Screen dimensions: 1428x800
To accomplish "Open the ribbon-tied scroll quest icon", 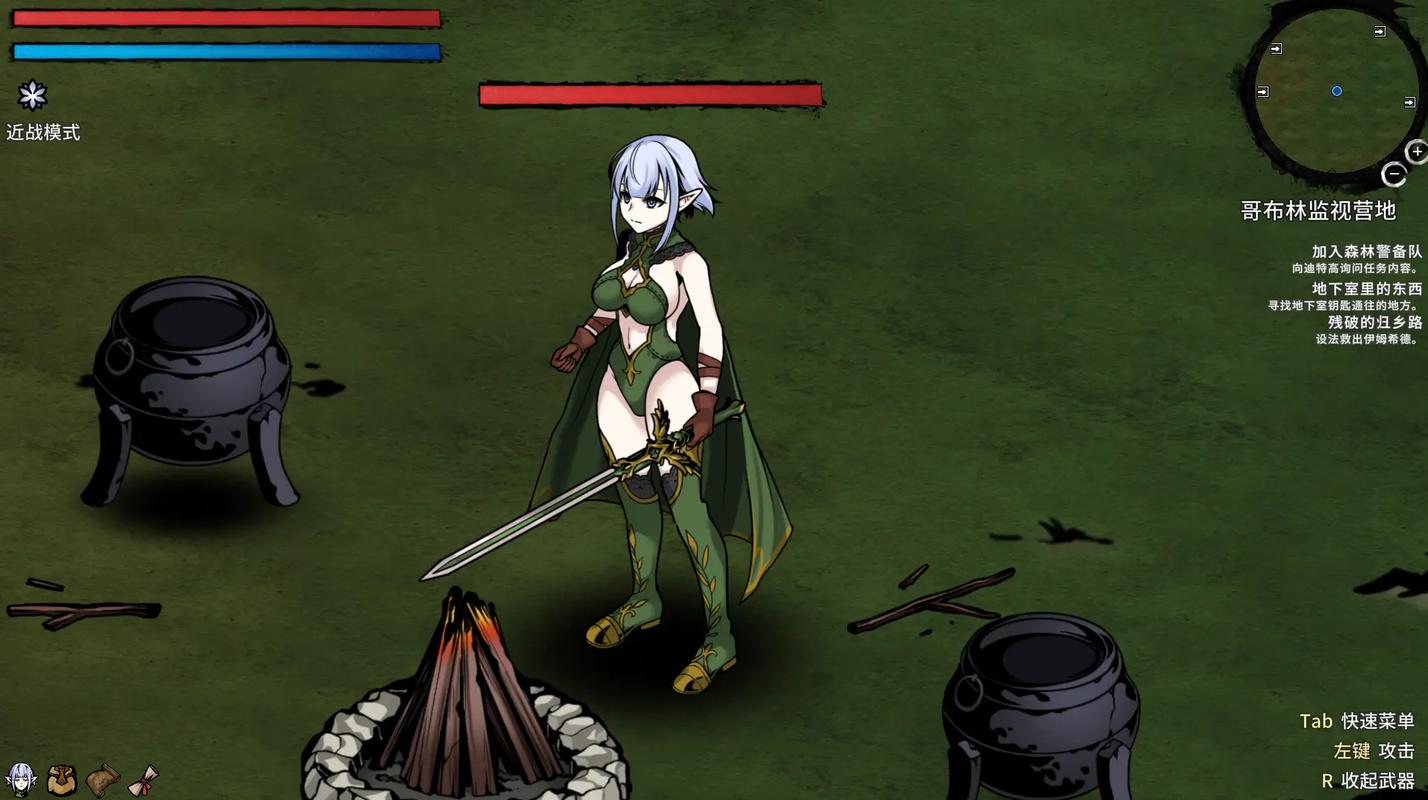I will point(143,779).
